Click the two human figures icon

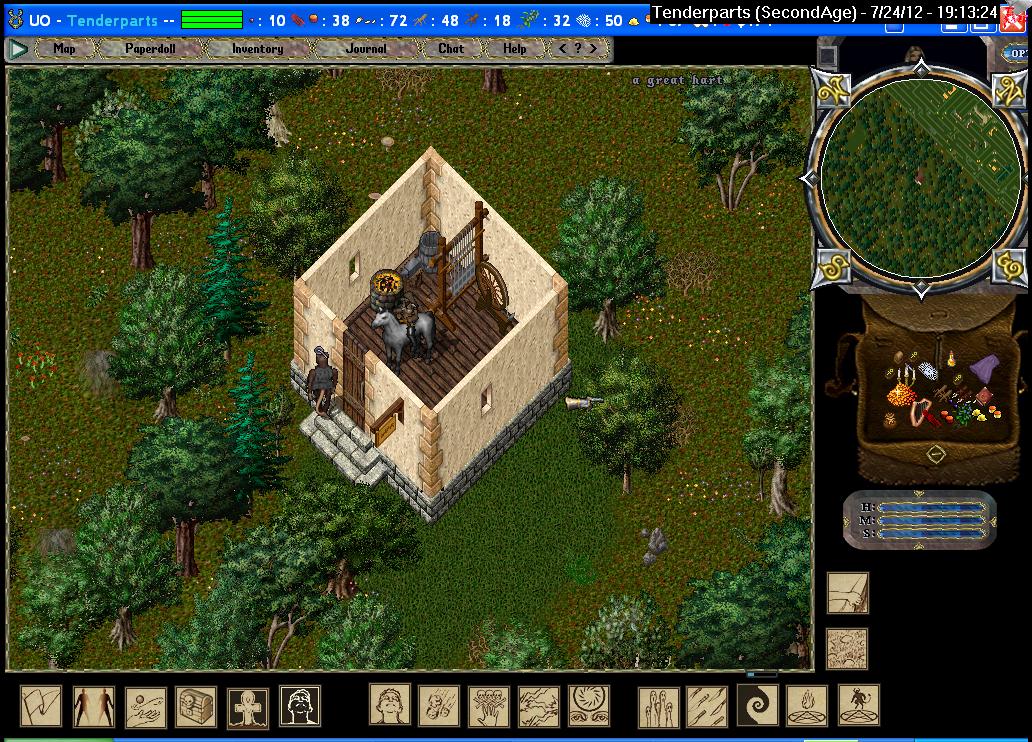tap(93, 706)
